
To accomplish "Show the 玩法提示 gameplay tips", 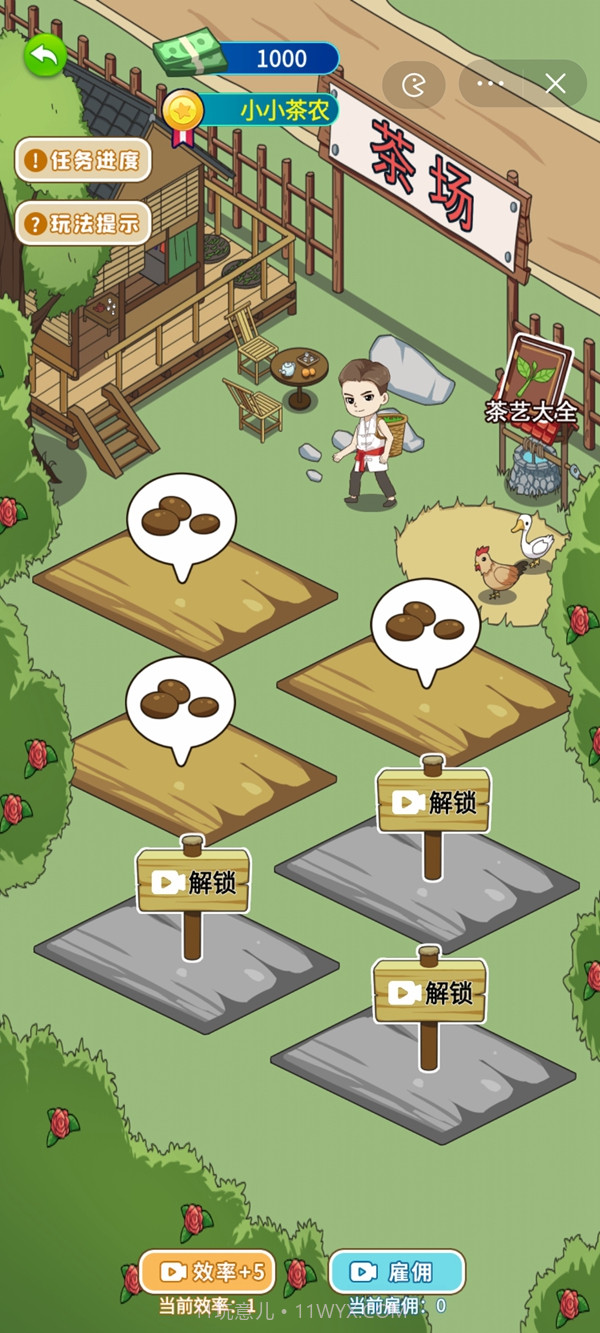I will point(83,223).
